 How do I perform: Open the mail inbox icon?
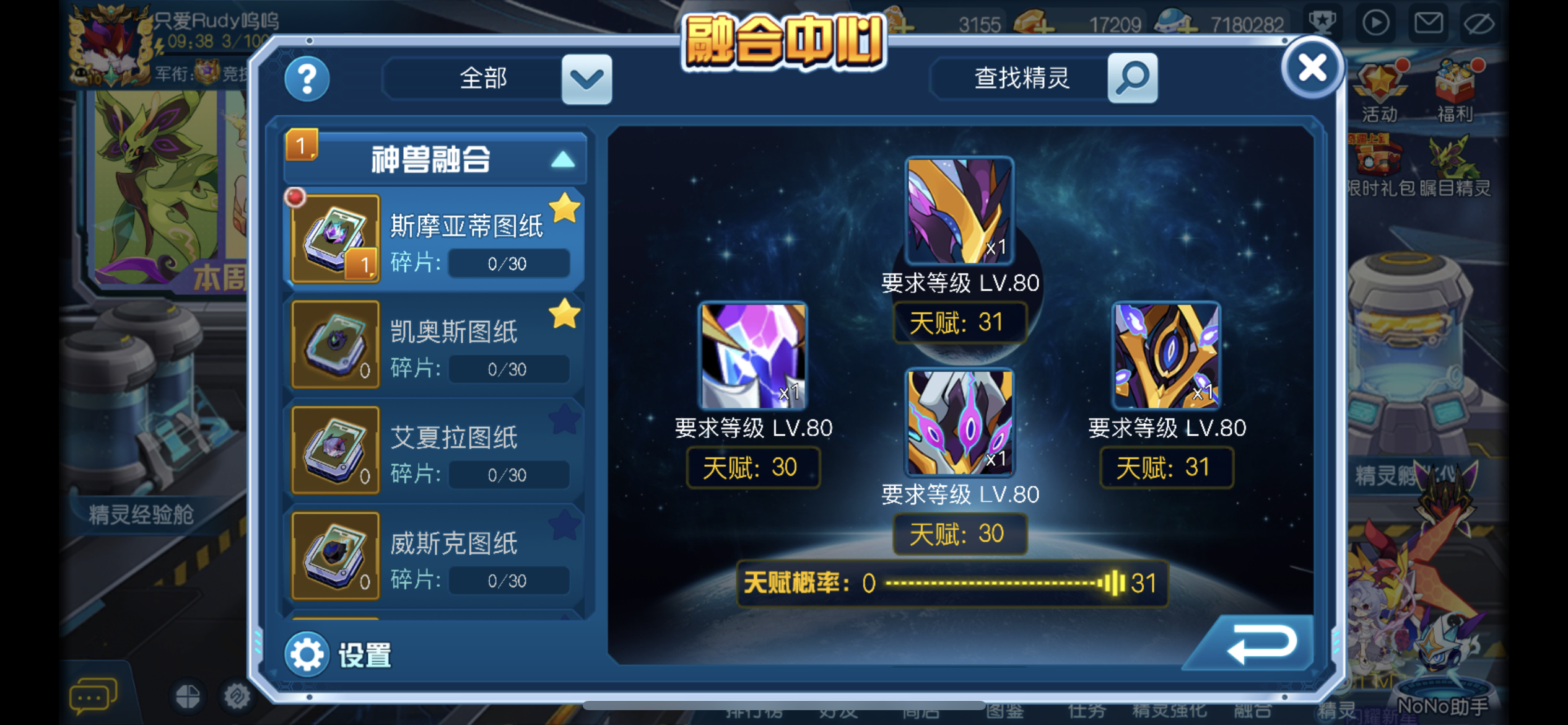1428,22
